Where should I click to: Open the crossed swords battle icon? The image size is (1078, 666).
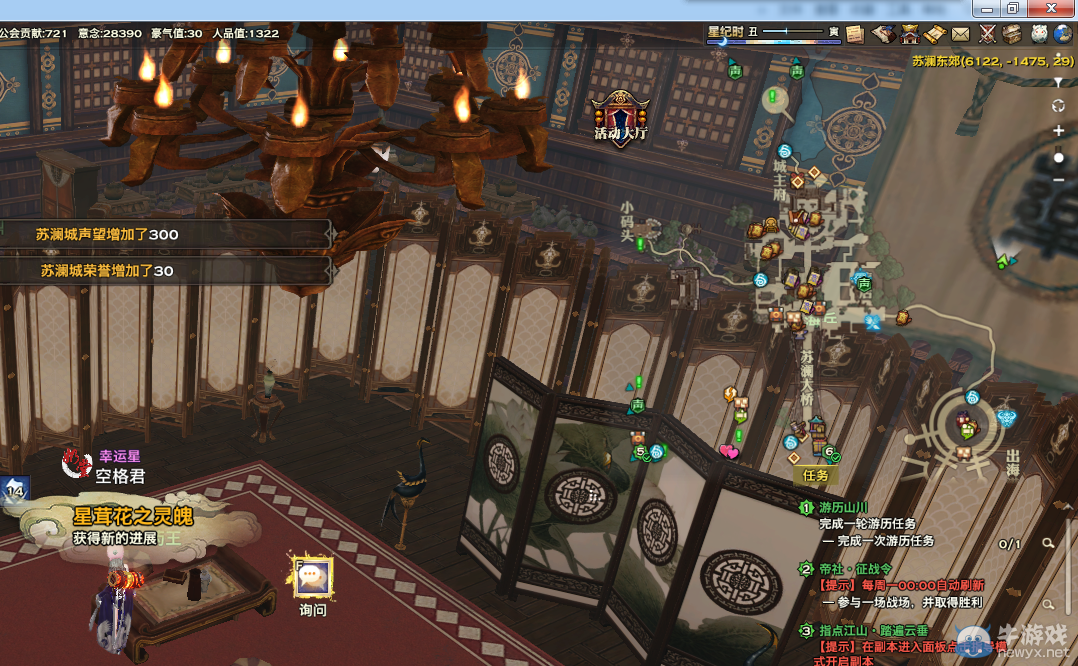pyautogui.click(x=988, y=34)
